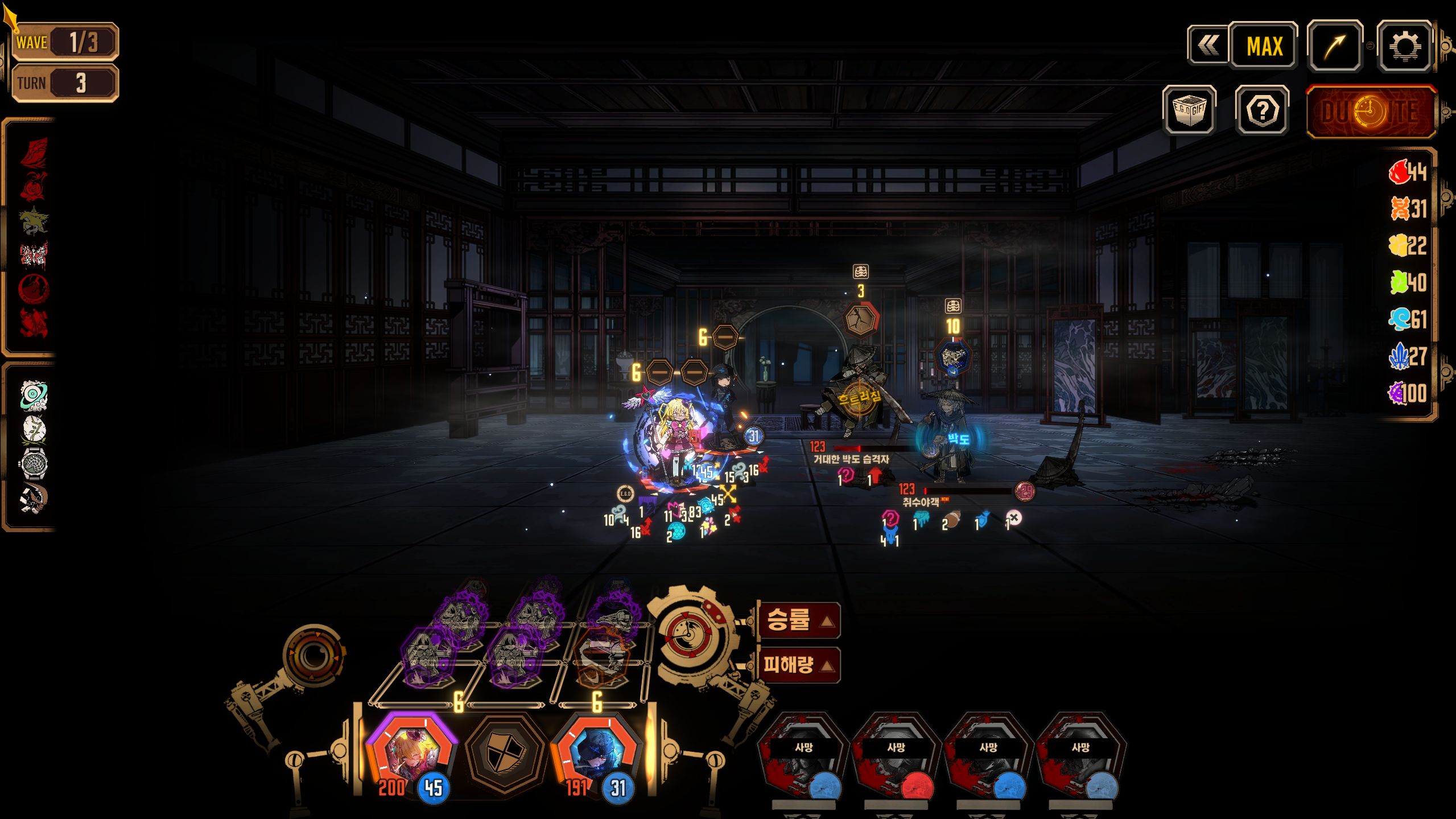
Task: Inspect the wristwatch E.G.O gift icon
Action: tap(34, 463)
